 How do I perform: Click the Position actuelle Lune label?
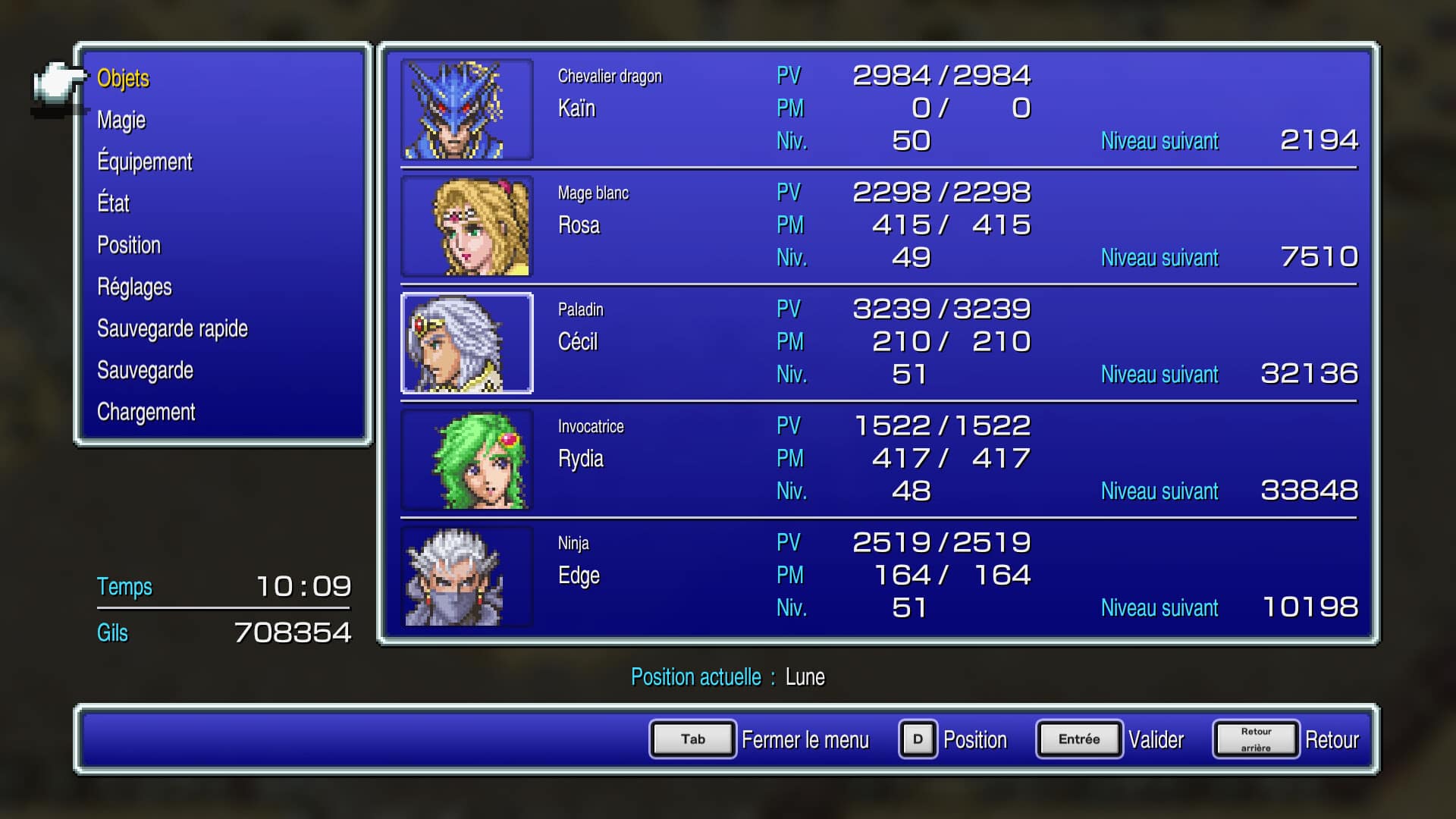click(728, 676)
